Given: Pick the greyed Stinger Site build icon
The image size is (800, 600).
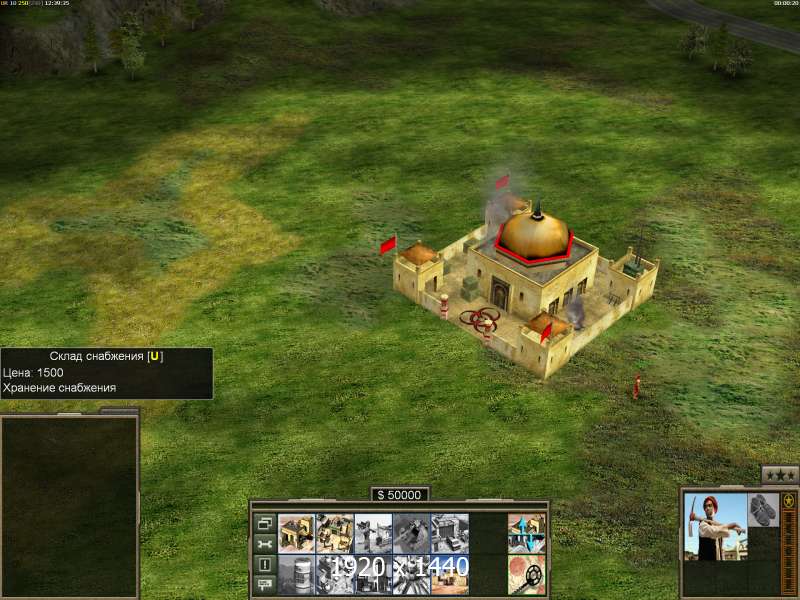Looking at the screenshot, I should pyautogui.click(x=373, y=532).
